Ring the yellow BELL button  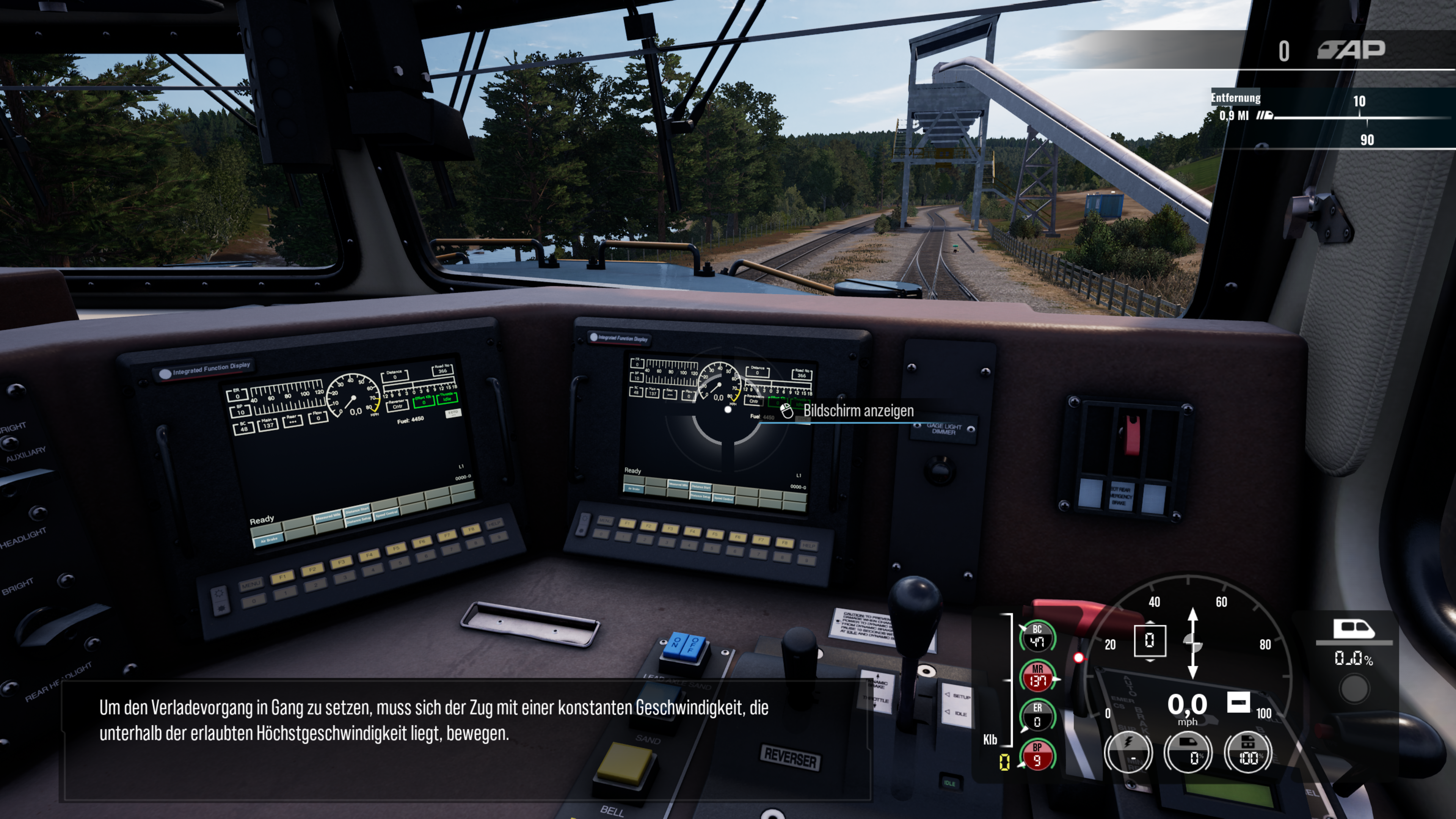point(624,763)
